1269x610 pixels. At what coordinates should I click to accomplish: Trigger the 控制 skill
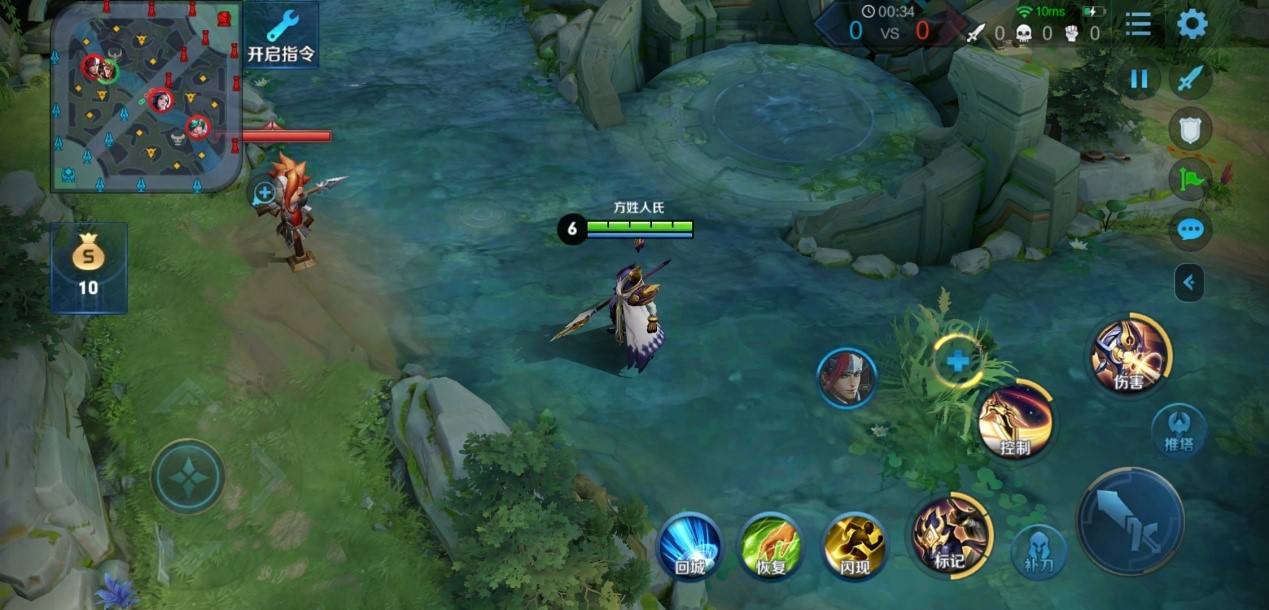(x=1015, y=422)
